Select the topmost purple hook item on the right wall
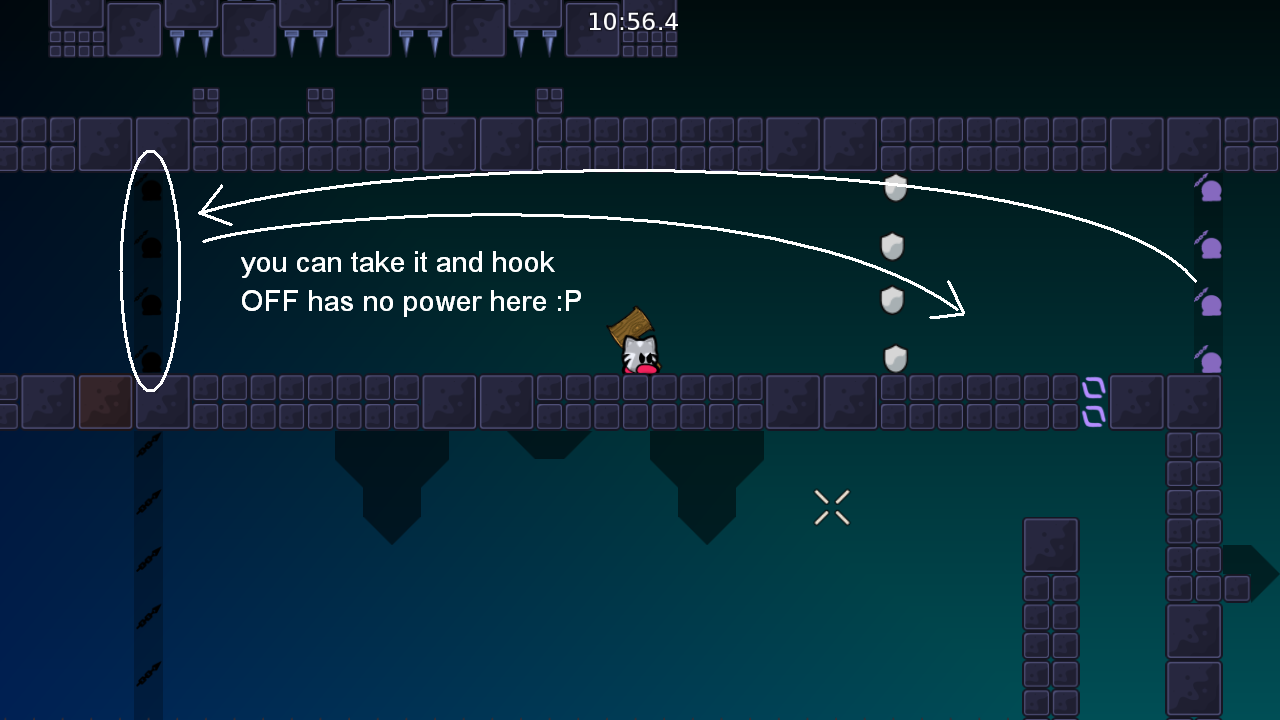The height and width of the screenshot is (720, 1280). pyautogui.click(x=1210, y=190)
